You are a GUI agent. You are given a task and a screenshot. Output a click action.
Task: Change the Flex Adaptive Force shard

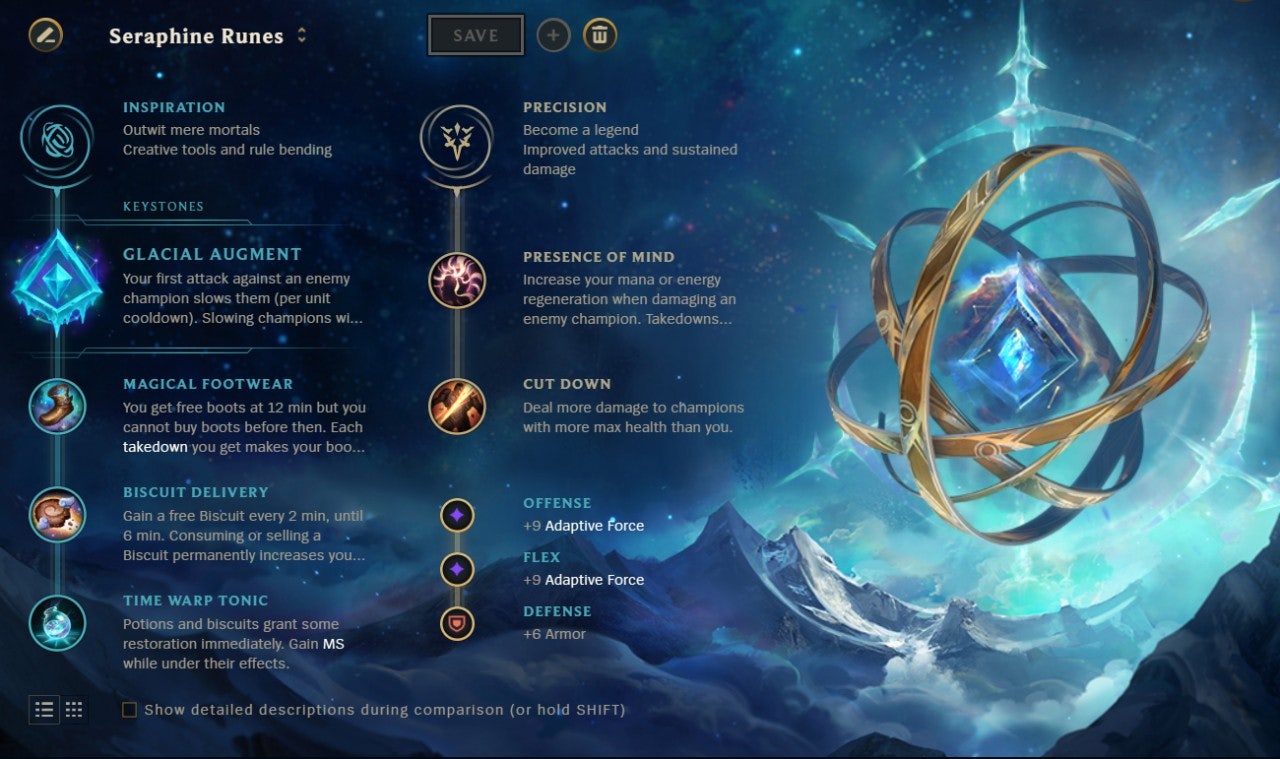click(457, 569)
